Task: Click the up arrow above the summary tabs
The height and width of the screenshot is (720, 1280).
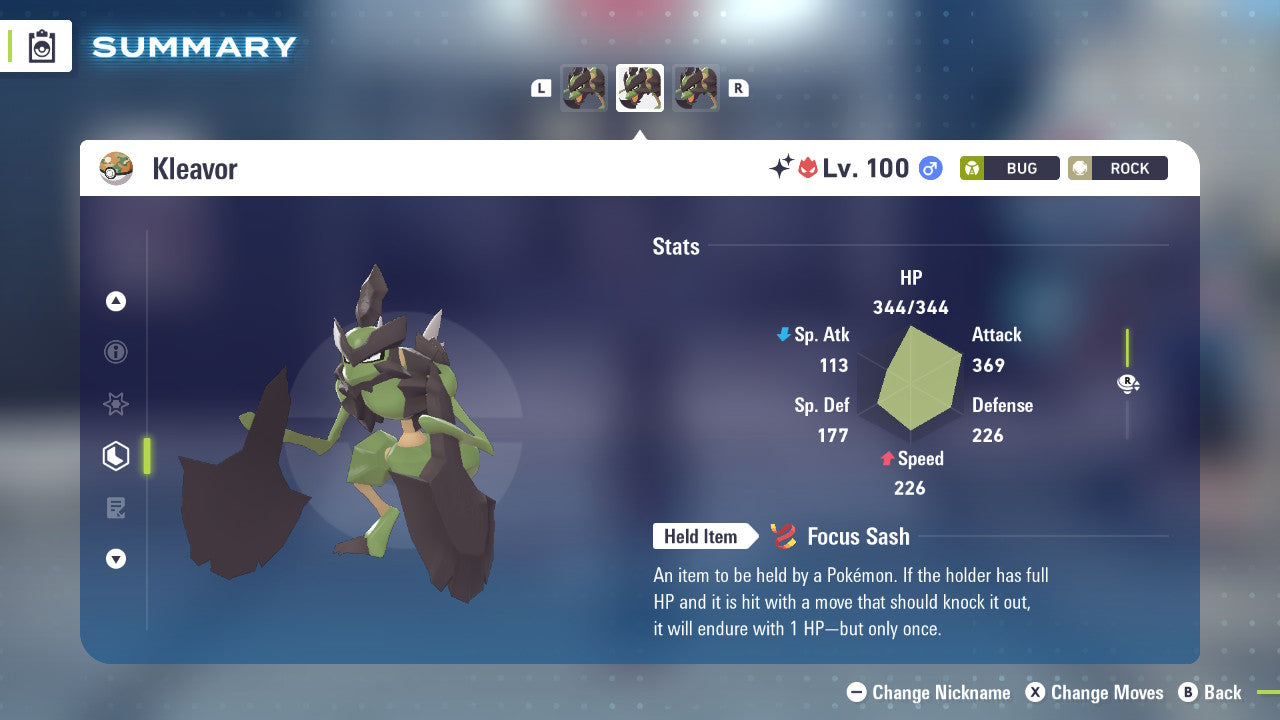Action: click(x=116, y=301)
